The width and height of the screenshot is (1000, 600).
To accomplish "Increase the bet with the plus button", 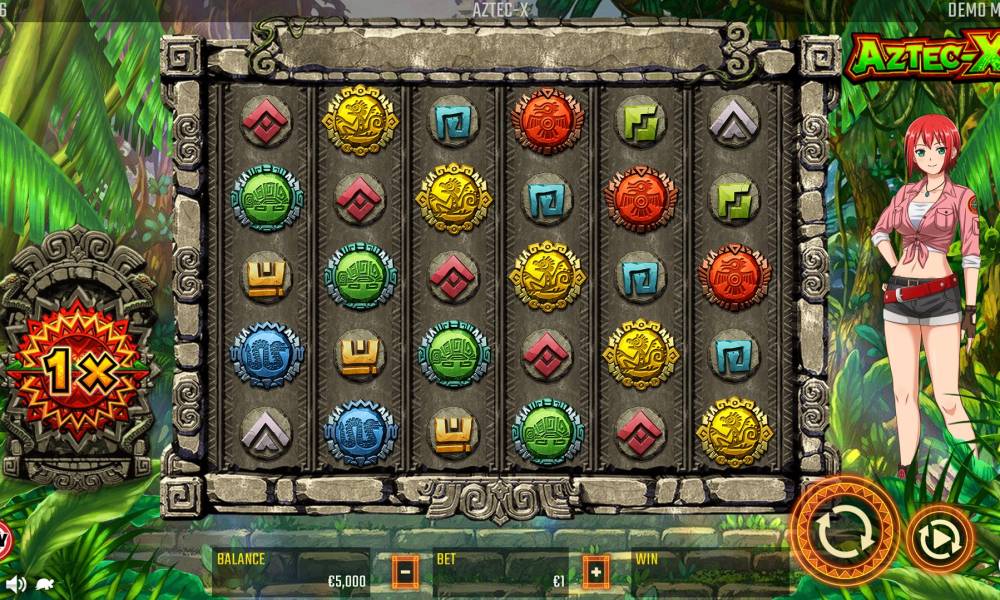I will [x=596, y=572].
